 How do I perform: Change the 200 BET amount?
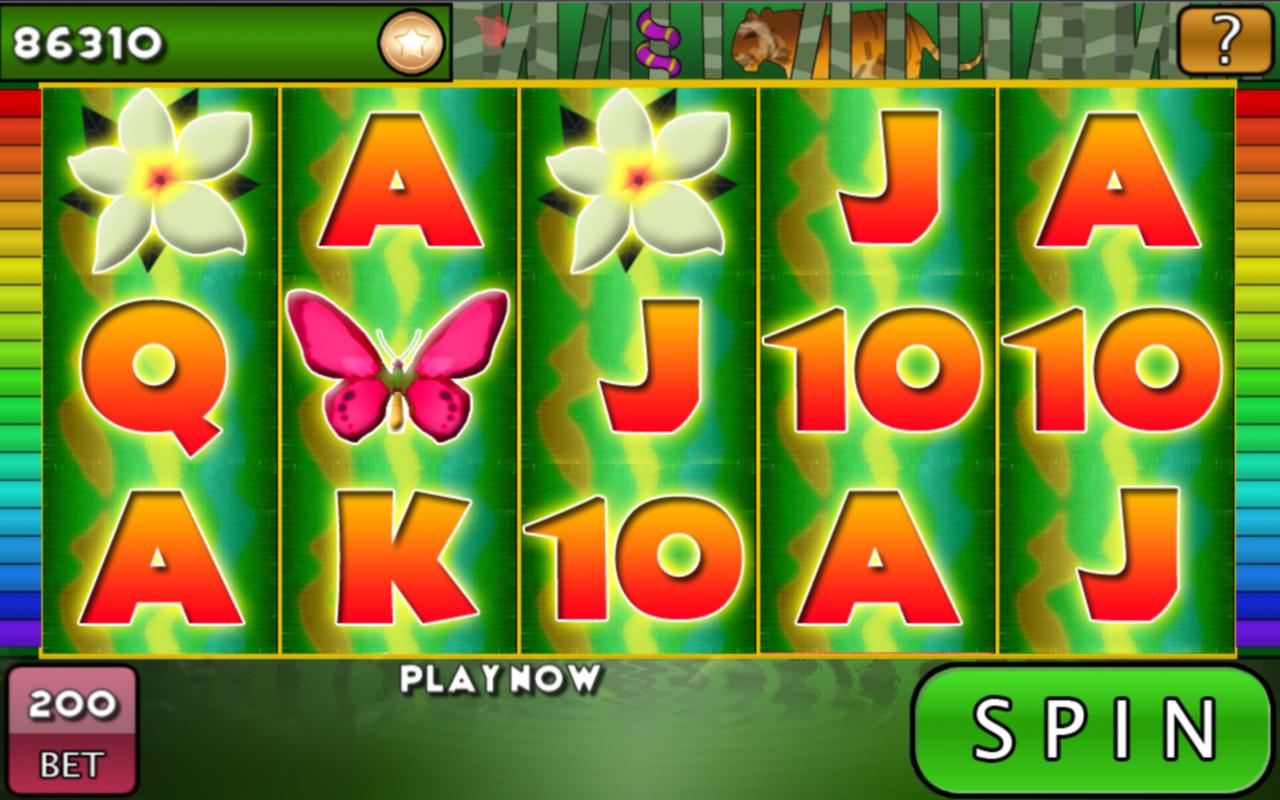coord(72,731)
